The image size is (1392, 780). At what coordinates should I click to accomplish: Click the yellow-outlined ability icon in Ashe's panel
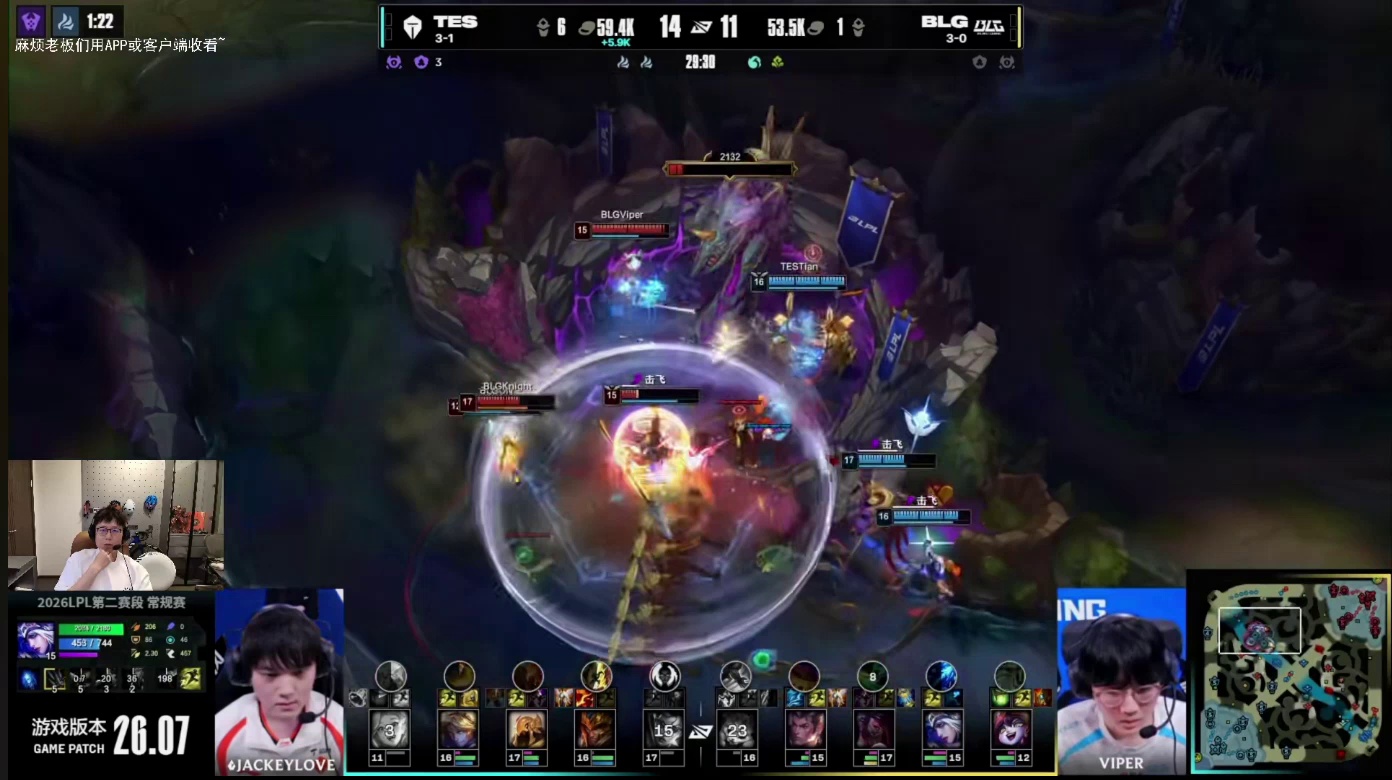[x=54, y=680]
